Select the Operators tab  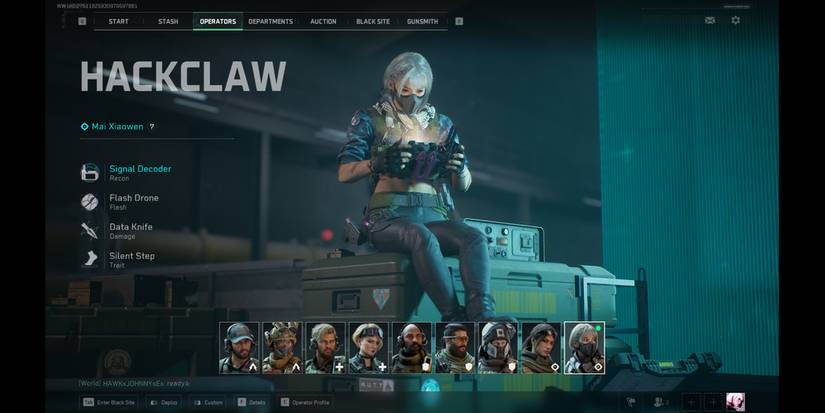[x=218, y=21]
